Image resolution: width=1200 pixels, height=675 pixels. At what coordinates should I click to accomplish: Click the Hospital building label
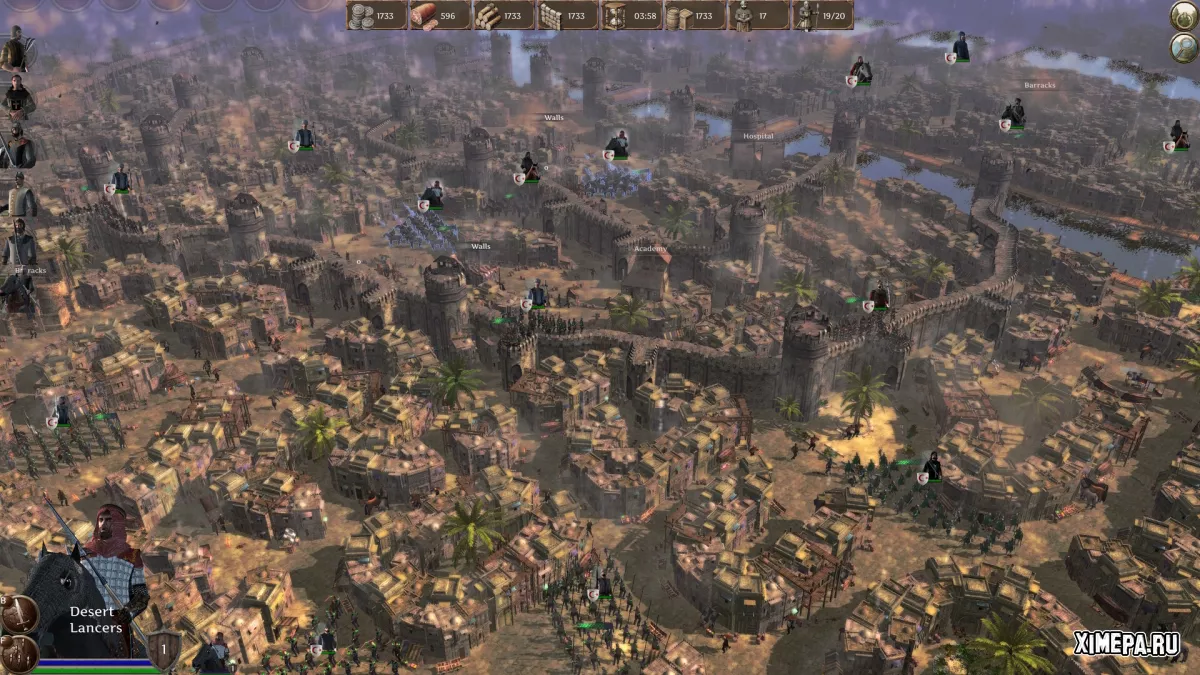tap(758, 136)
